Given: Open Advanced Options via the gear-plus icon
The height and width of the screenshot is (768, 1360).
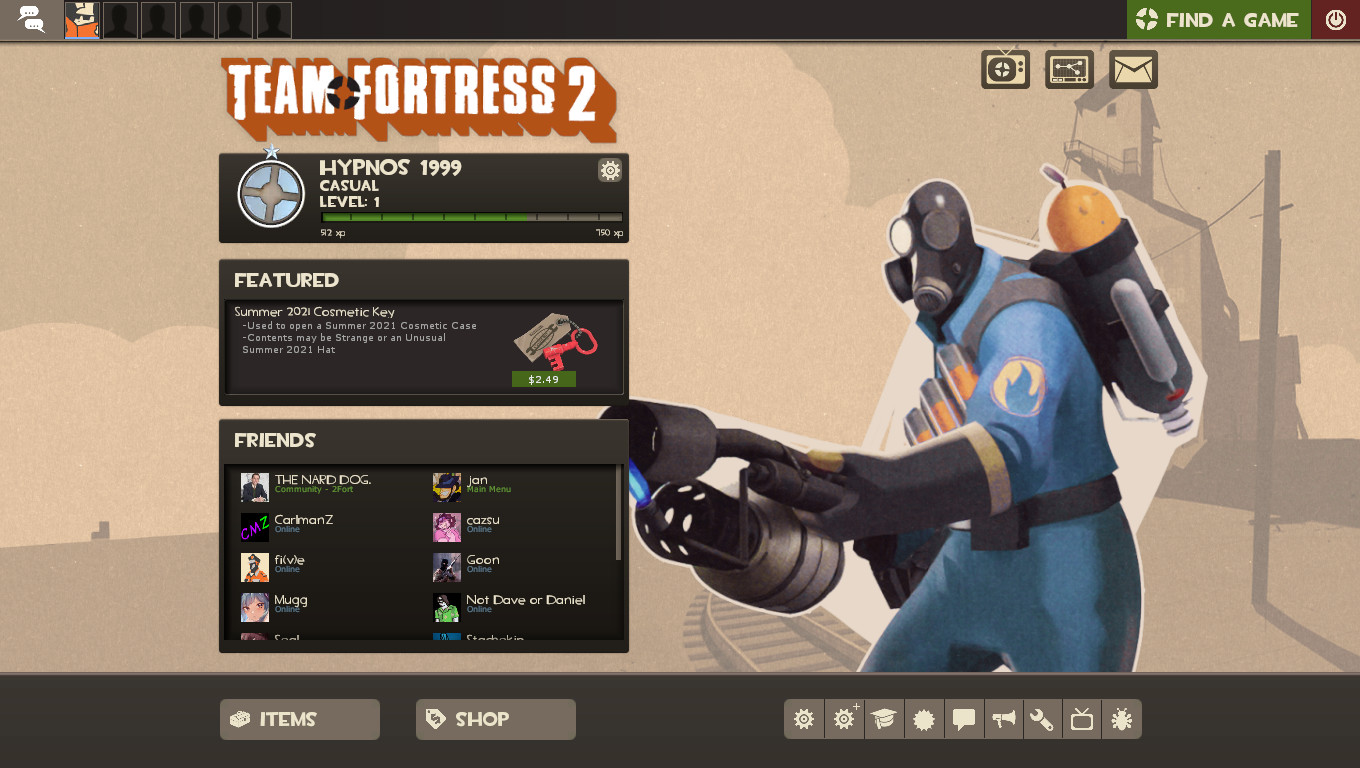Looking at the screenshot, I should (x=843, y=719).
